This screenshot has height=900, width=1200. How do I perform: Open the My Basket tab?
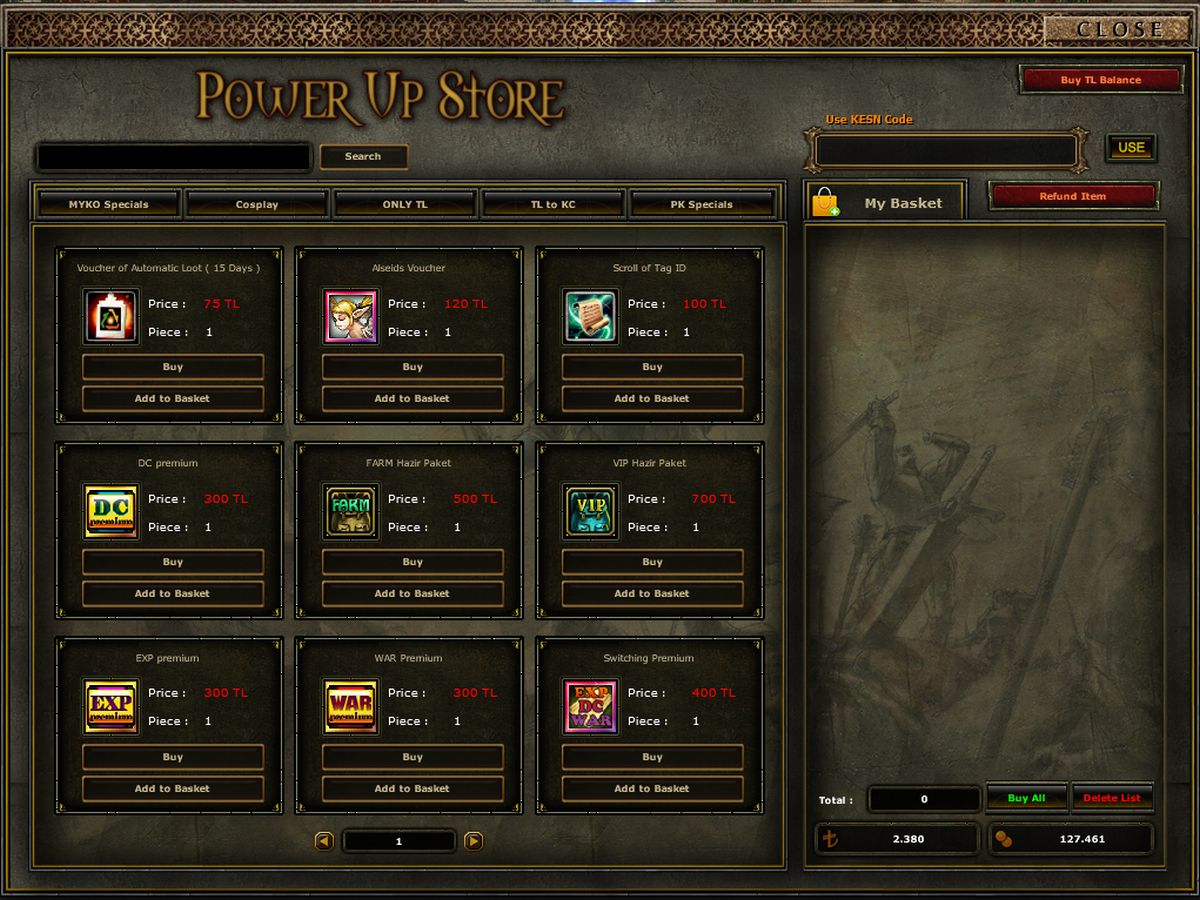coord(885,203)
